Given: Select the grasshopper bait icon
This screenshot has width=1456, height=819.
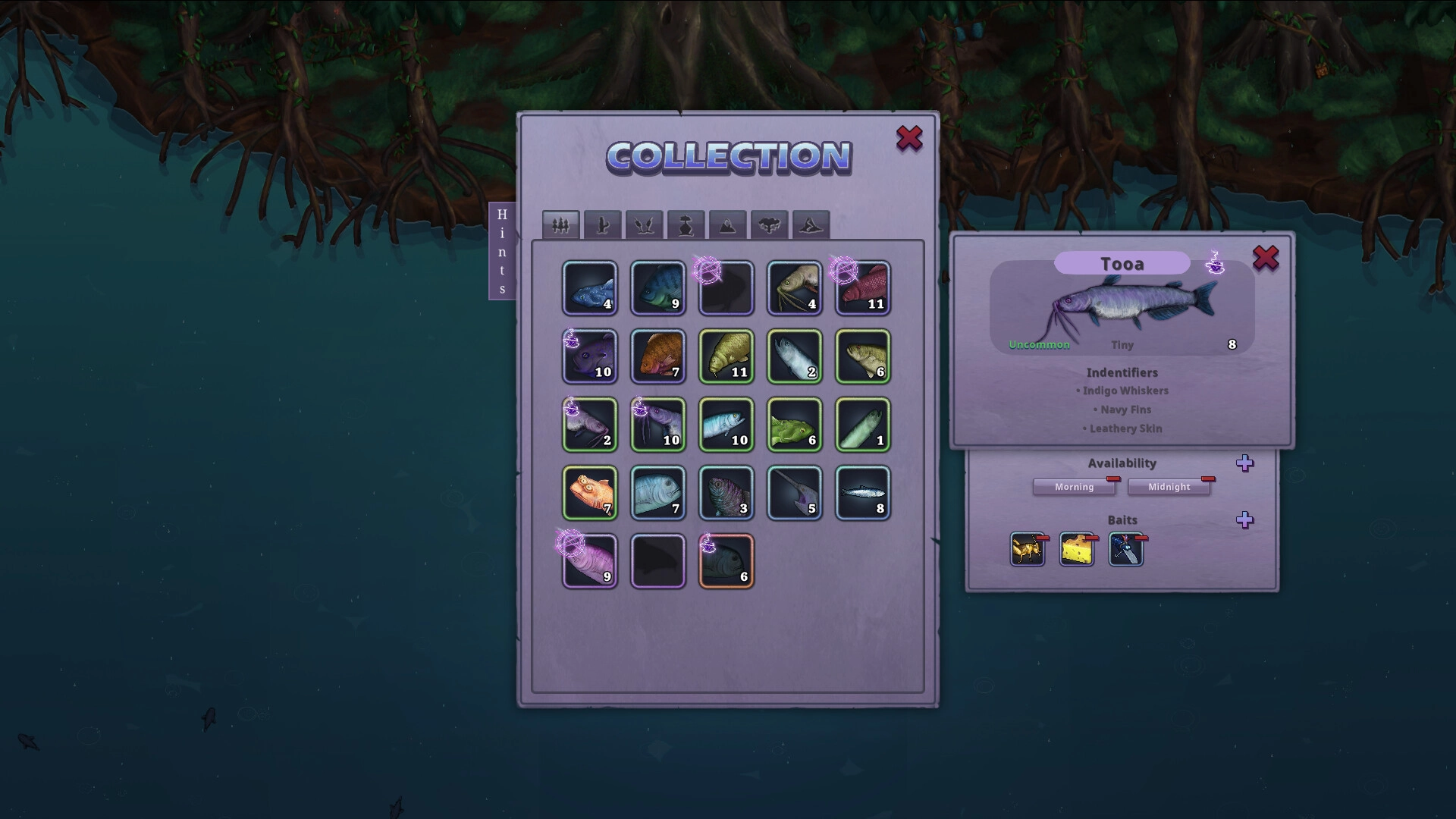Looking at the screenshot, I should (1027, 550).
